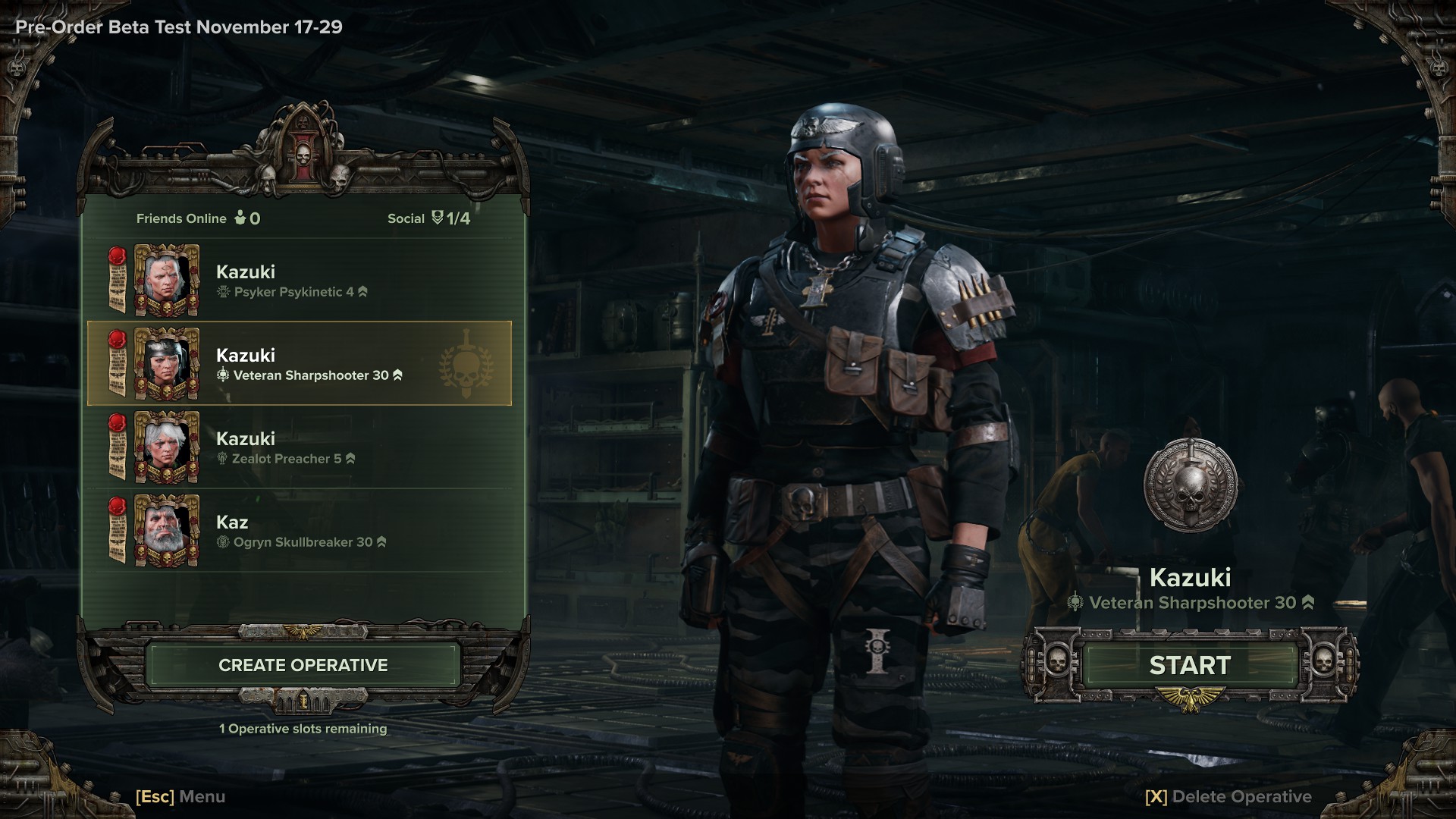Open the Menu option
Image resolution: width=1456 pixels, height=819 pixels.
[180, 796]
